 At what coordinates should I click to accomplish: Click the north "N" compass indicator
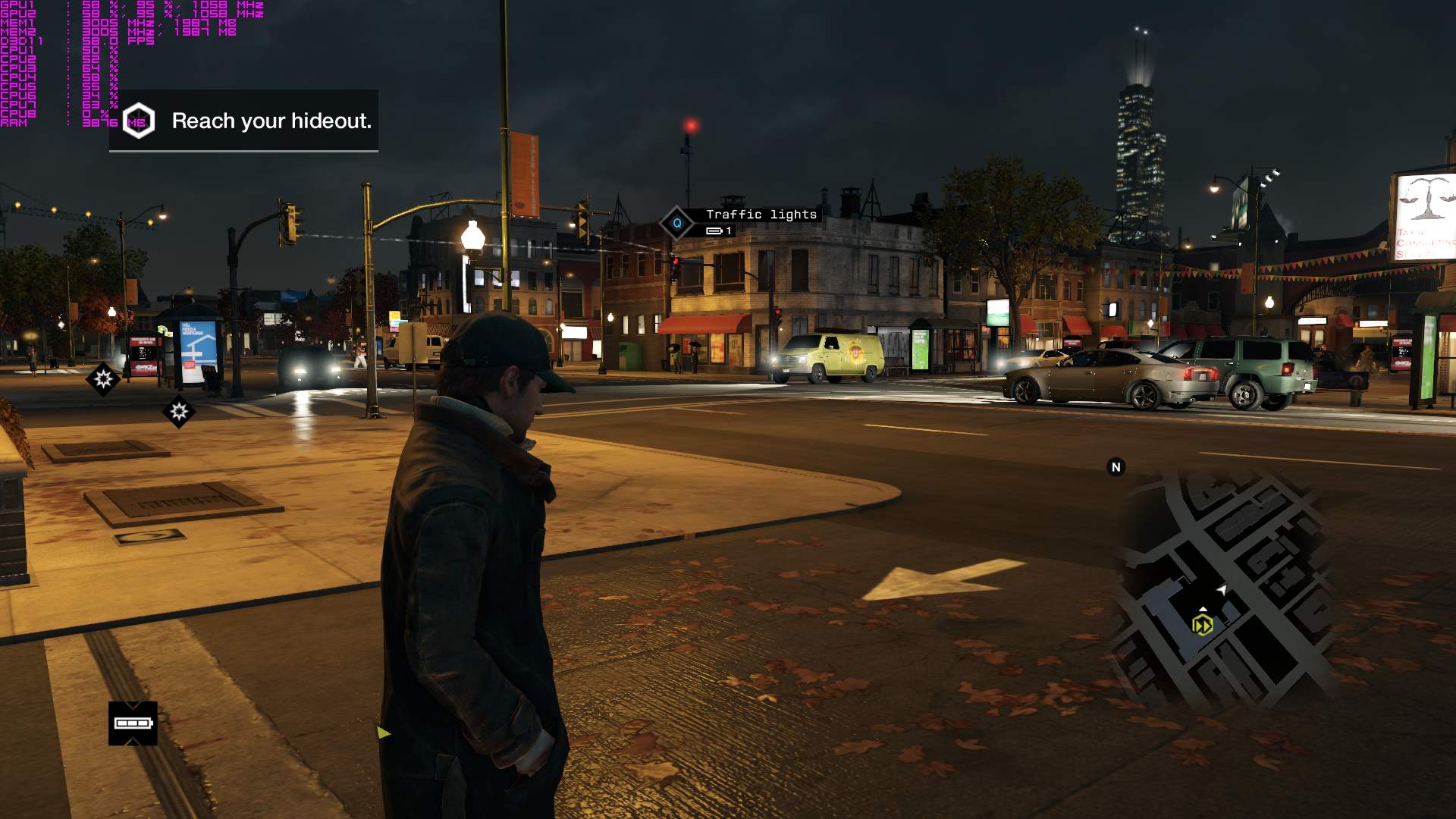(x=1116, y=467)
